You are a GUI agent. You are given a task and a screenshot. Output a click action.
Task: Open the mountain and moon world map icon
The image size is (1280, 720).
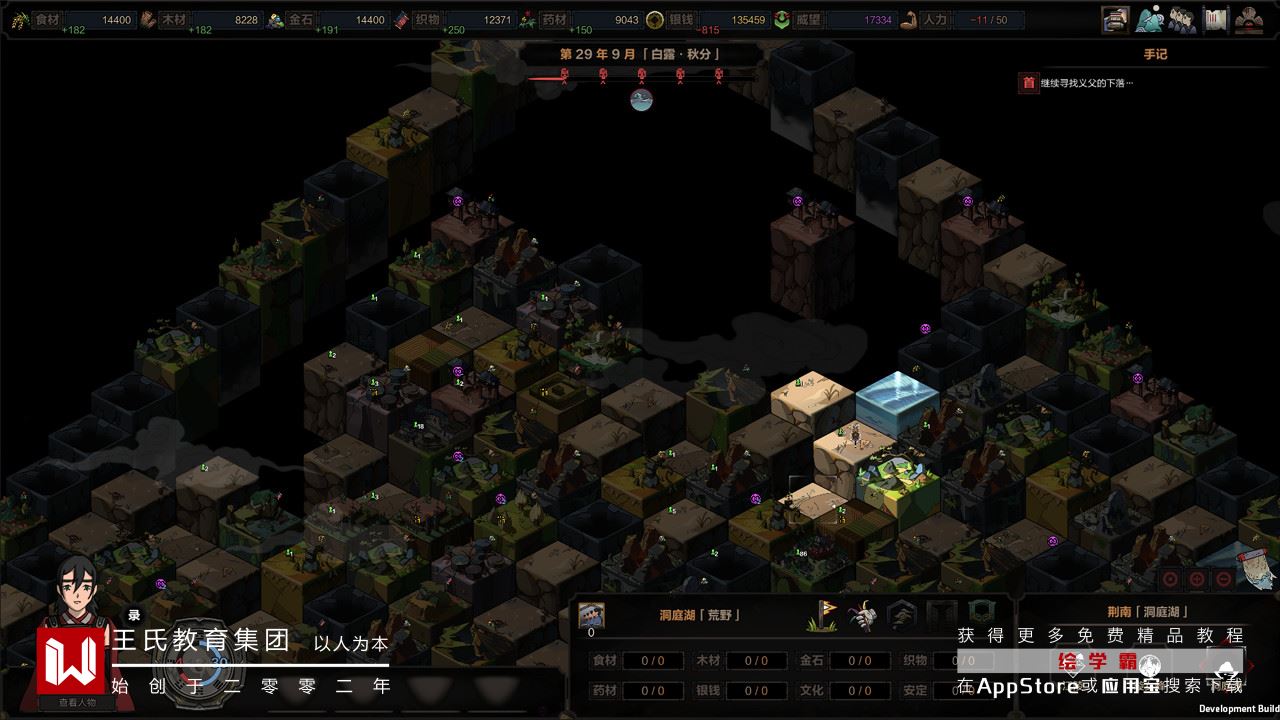(1149, 19)
